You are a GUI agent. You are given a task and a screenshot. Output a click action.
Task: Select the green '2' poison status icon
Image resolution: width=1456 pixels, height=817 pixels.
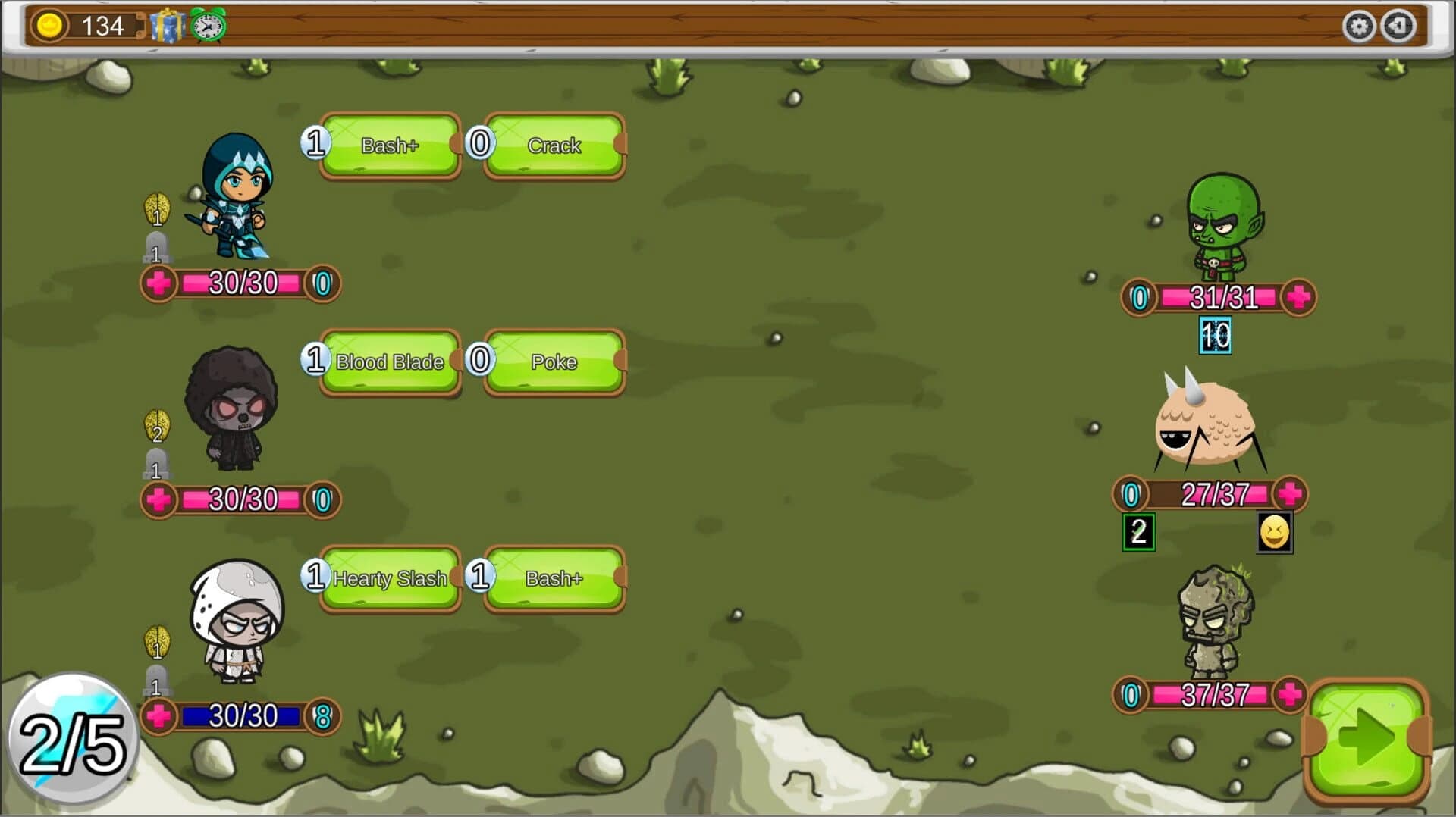click(x=1137, y=533)
